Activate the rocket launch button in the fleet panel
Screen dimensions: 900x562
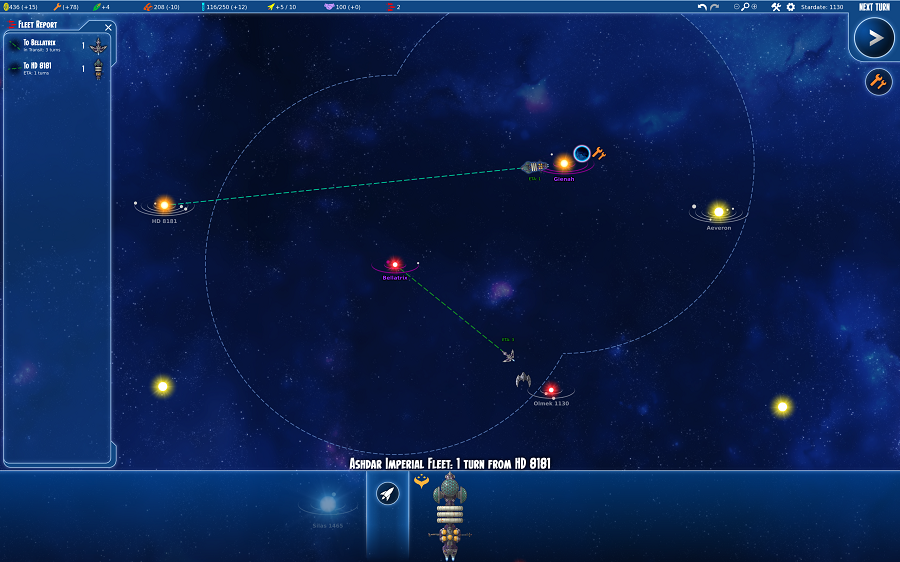click(388, 493)
